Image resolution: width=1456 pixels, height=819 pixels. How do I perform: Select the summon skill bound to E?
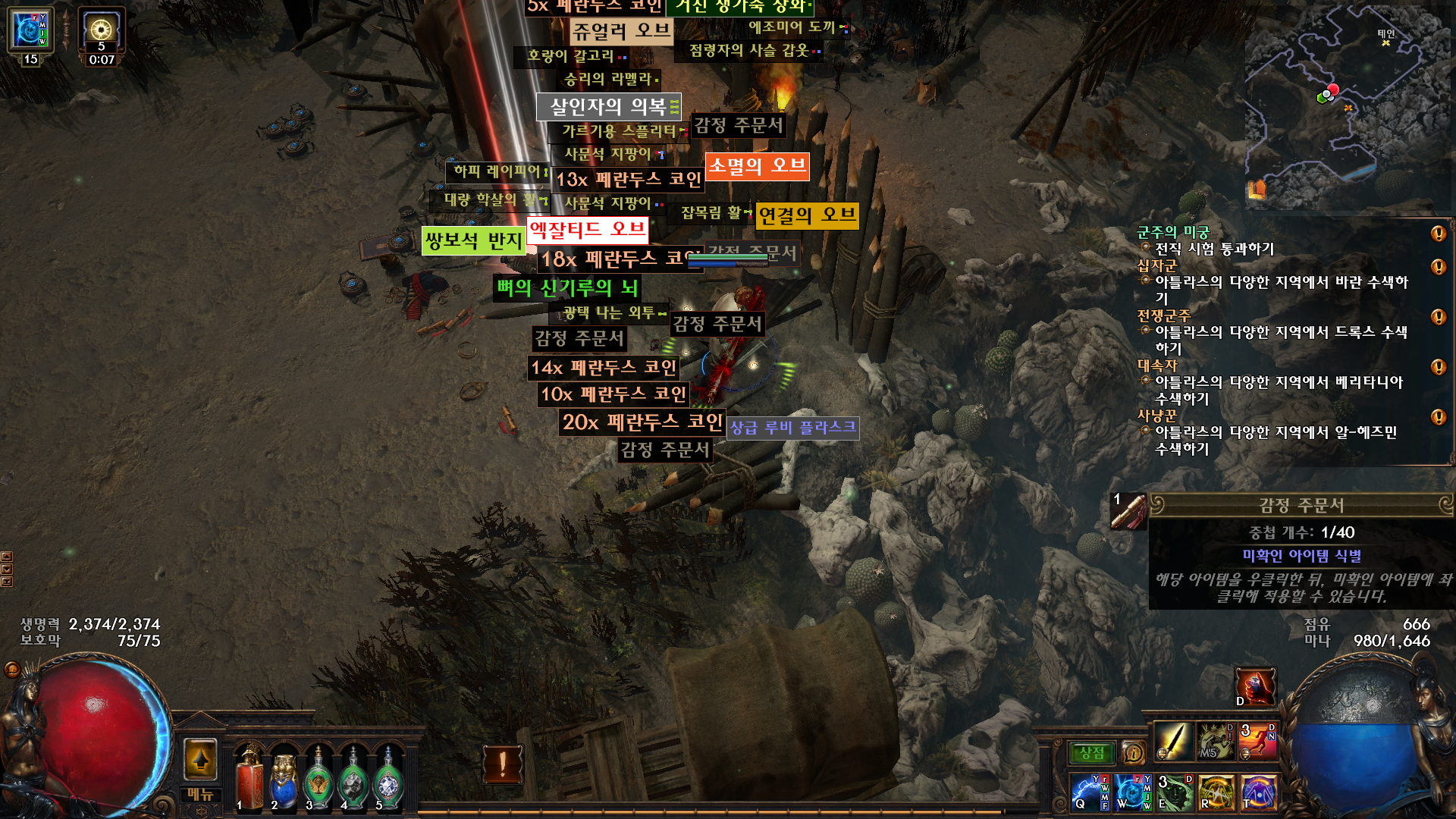tap(1174, 792)
